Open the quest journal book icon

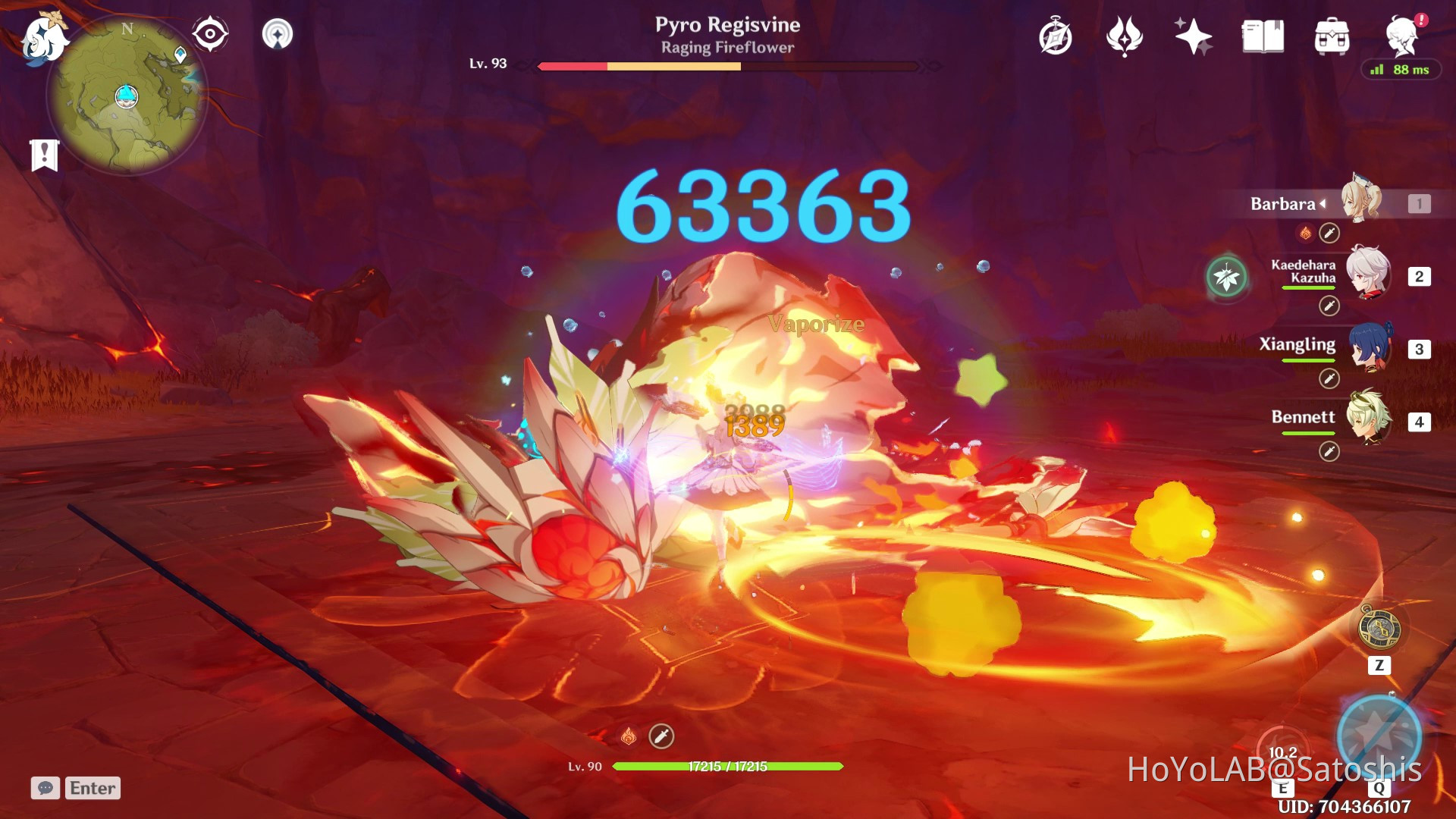tap(1263, 35)
